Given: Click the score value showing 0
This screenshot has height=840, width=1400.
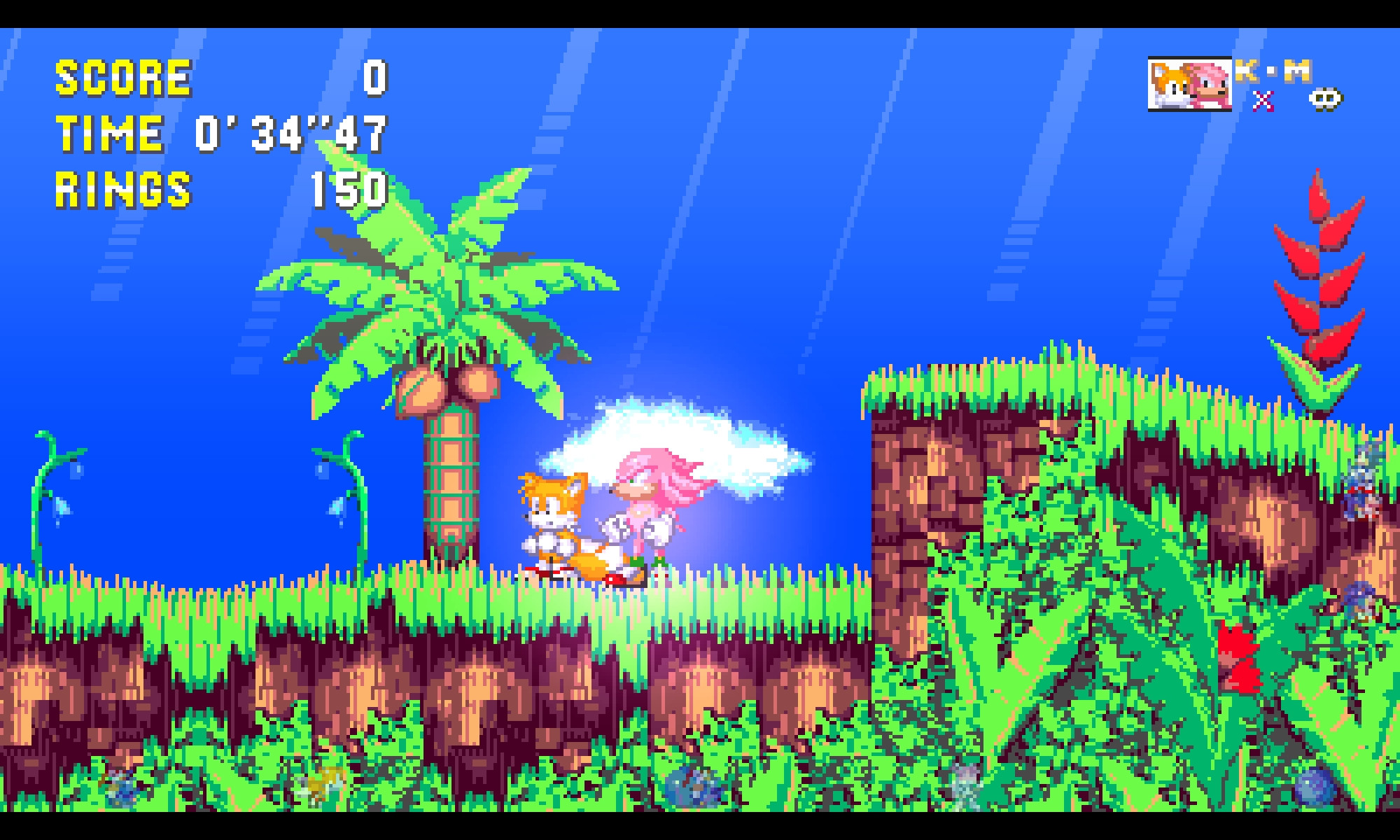Looking at the screenshot, I should click(x=373, y=79).
